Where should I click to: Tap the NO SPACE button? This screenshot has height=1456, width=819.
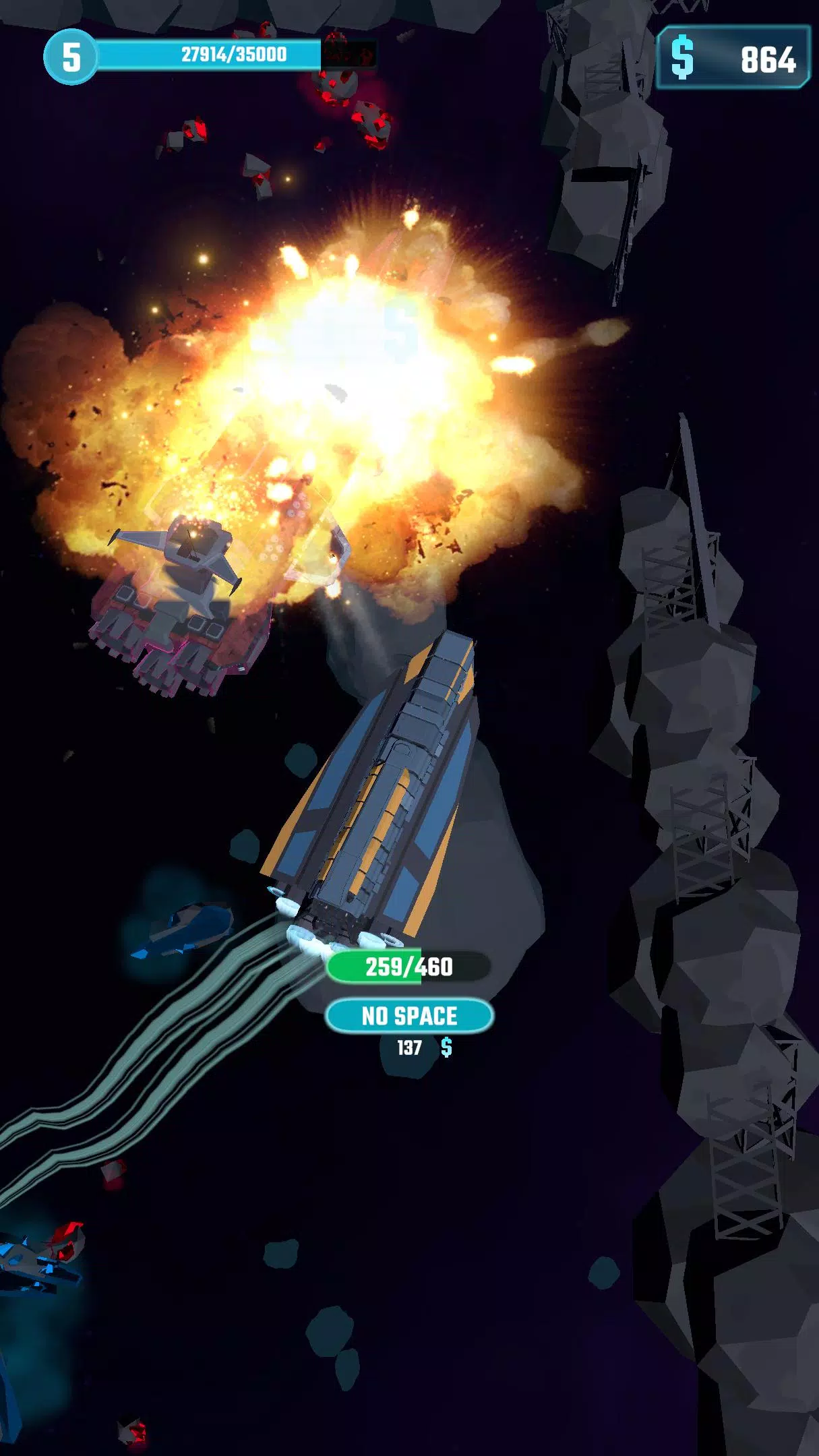tap(409, 1015)
